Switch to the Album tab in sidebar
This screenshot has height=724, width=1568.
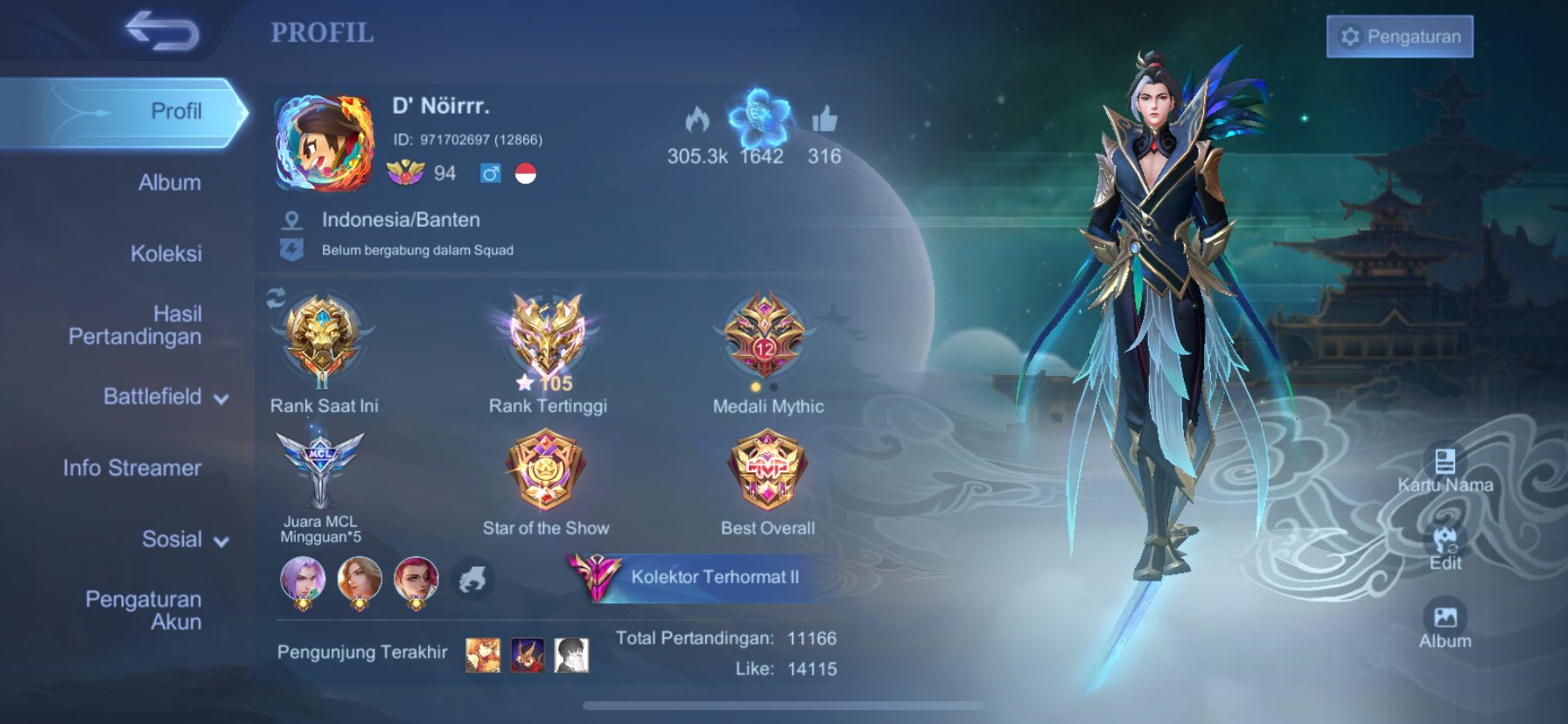169,183
